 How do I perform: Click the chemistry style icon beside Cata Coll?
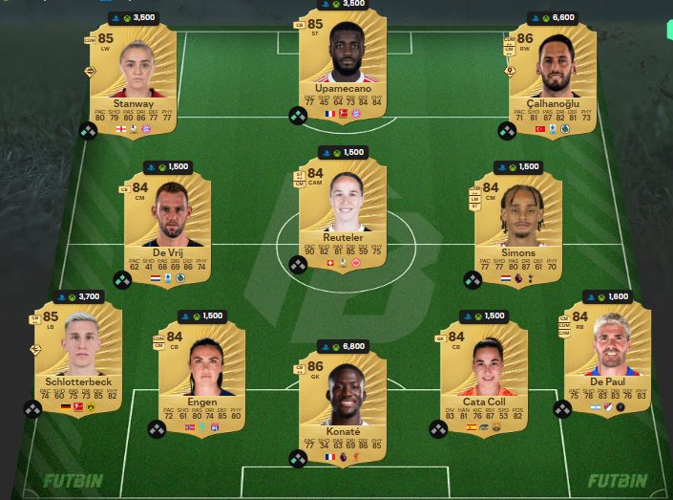(438, 429)
